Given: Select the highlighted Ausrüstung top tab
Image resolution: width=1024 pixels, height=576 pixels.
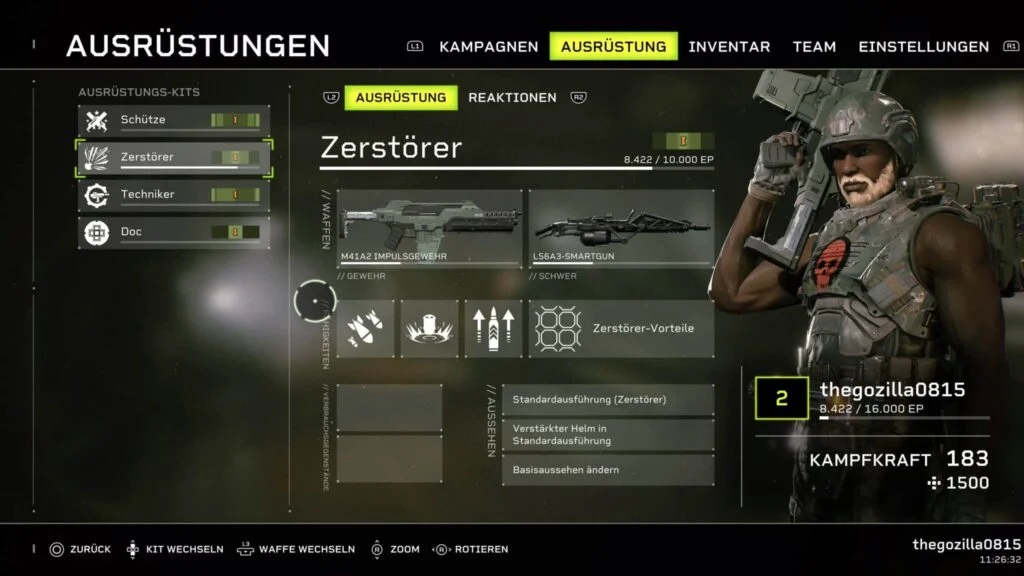Looking at the screenshot, I should 613,46.
